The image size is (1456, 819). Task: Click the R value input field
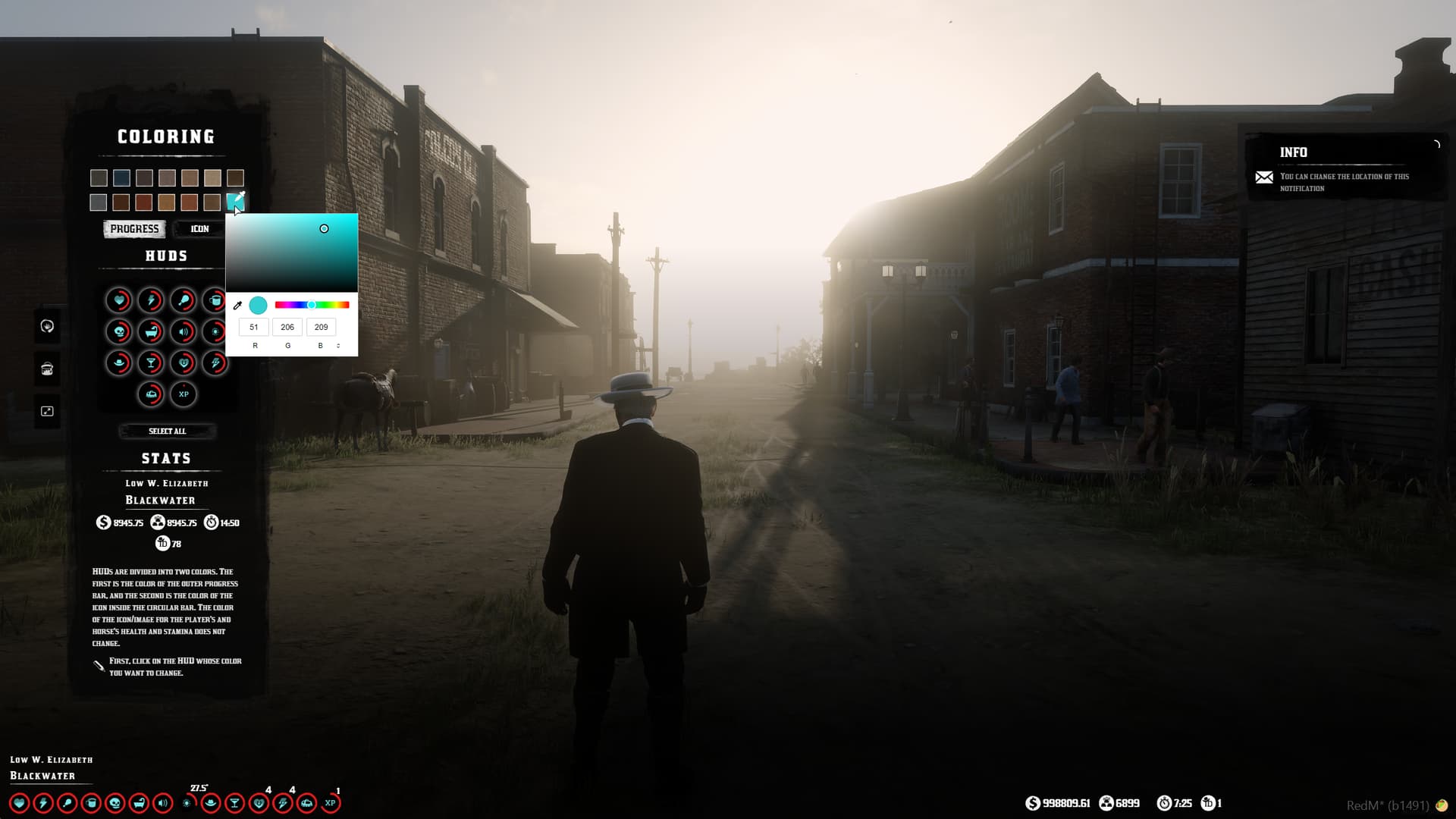click(254, 327)
